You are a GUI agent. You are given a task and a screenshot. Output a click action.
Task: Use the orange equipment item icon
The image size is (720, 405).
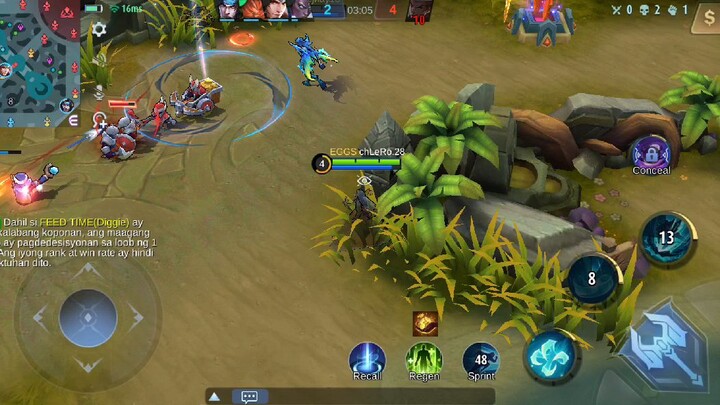click(x=425, y=322)
